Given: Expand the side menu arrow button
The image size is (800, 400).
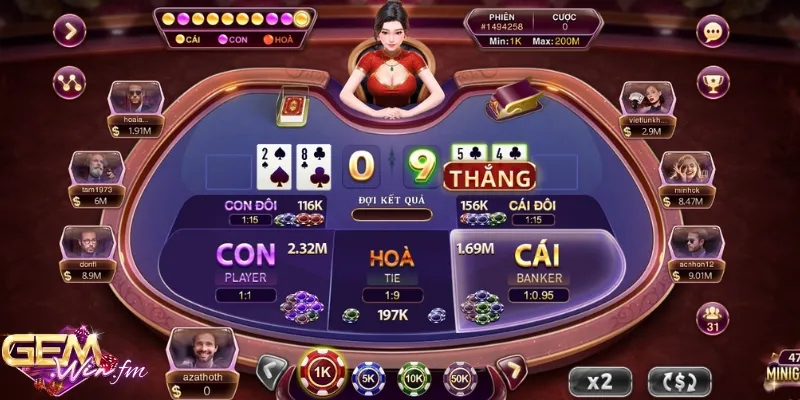Looking at the screenshot, I should point(70,31).
